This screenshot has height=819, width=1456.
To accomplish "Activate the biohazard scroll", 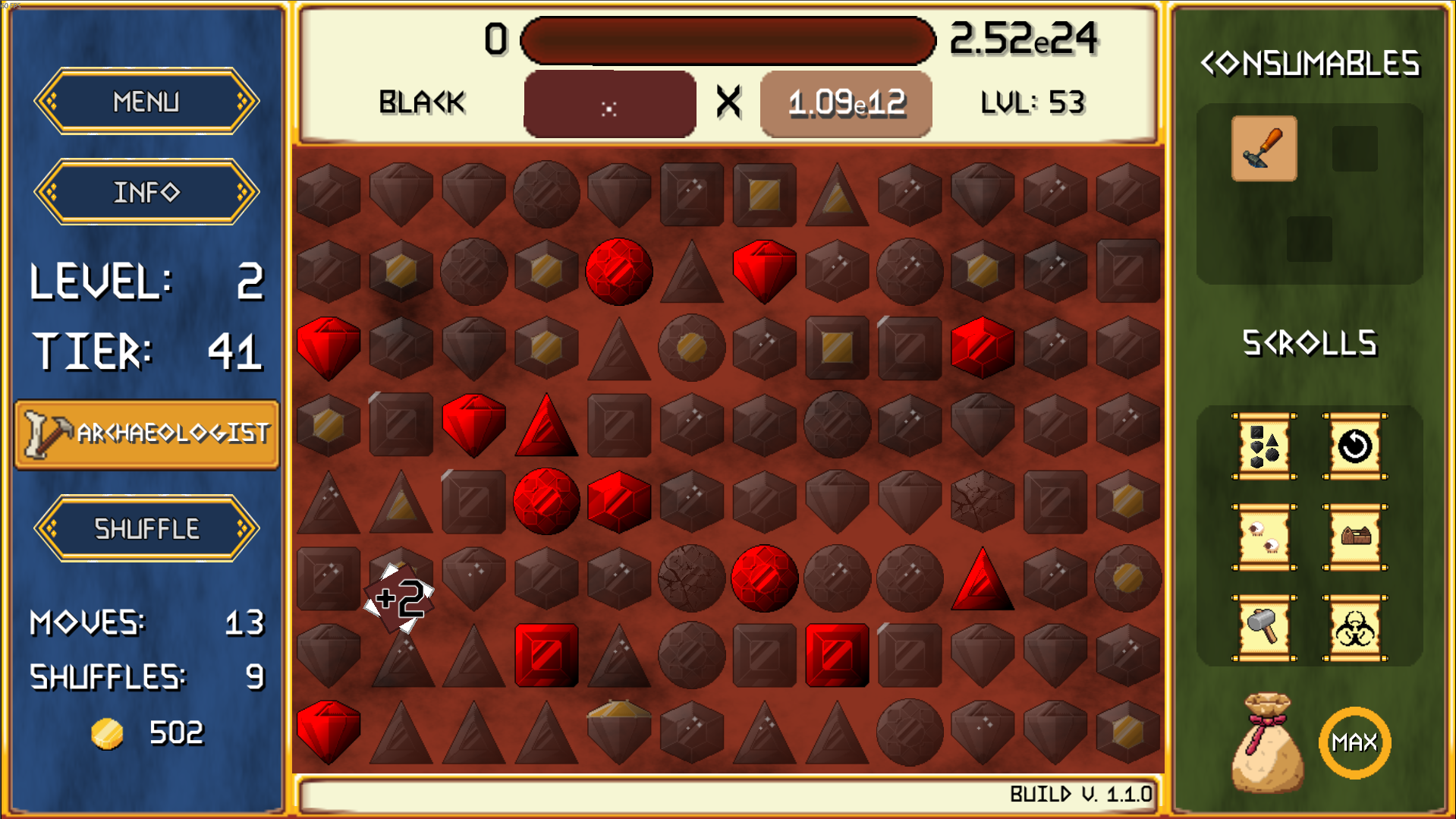I will [1357, 628].
